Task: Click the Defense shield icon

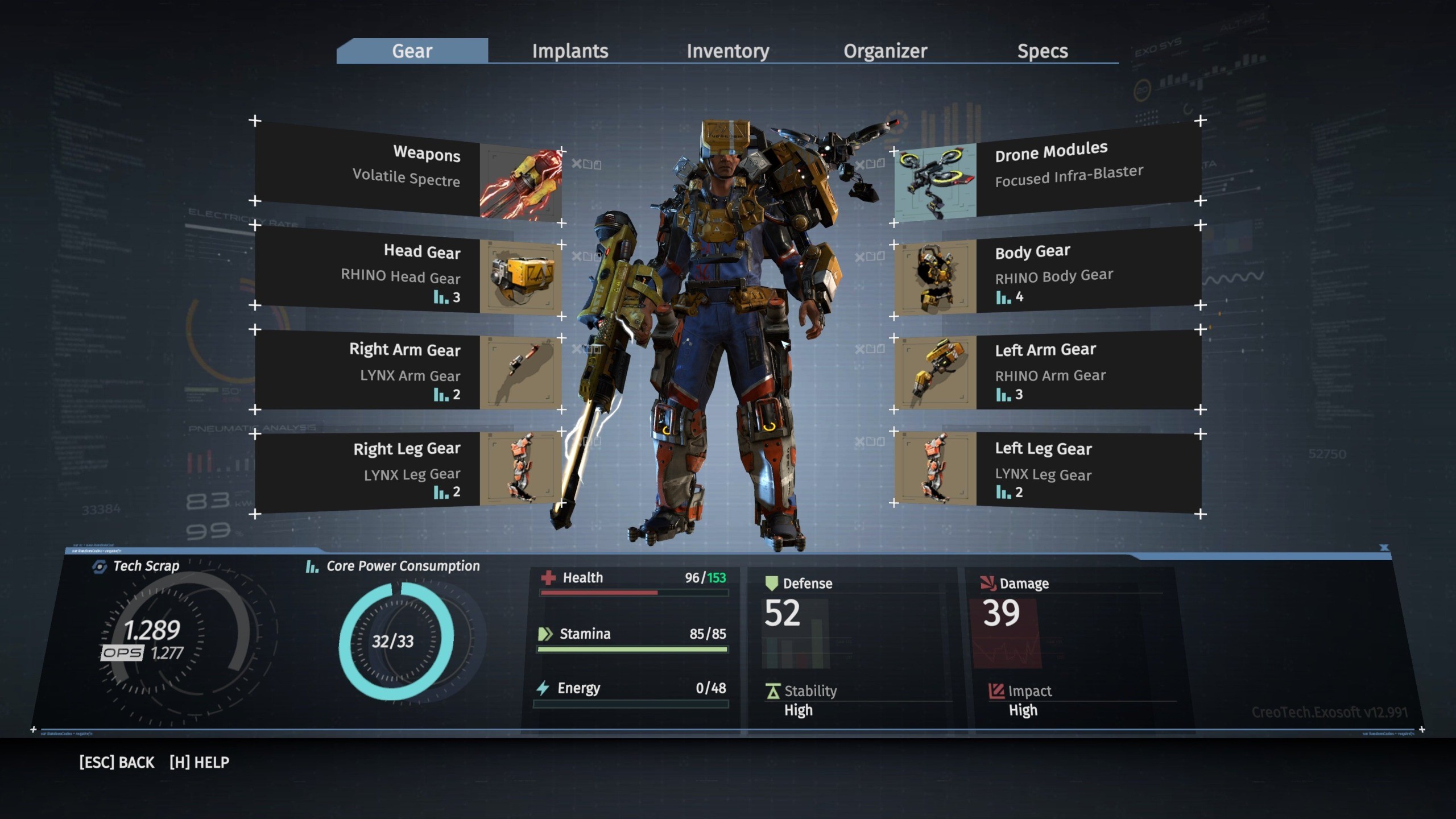Action: (x=772, y=583)
